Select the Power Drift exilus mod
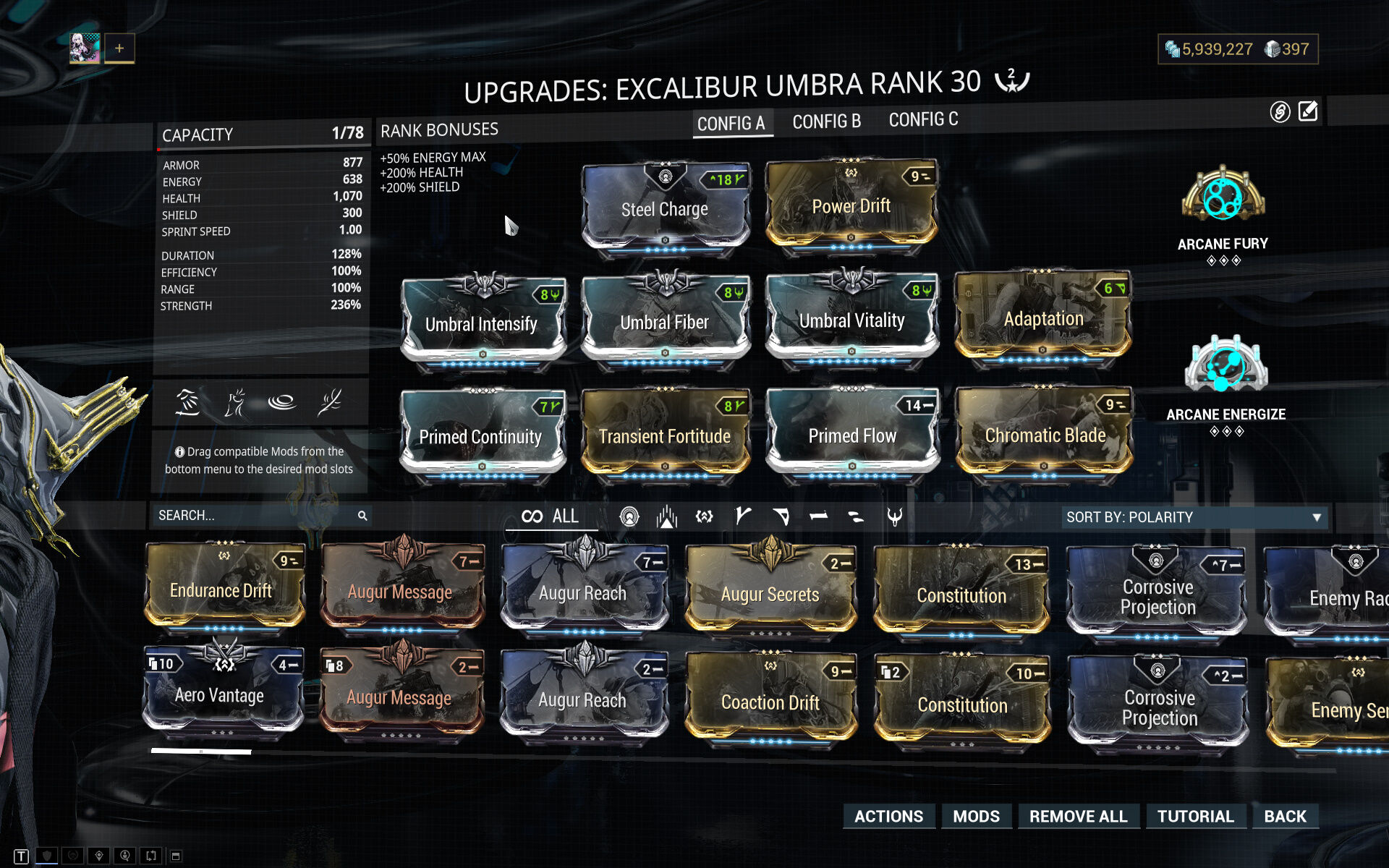1389x868 pixels. pos(851,205)
